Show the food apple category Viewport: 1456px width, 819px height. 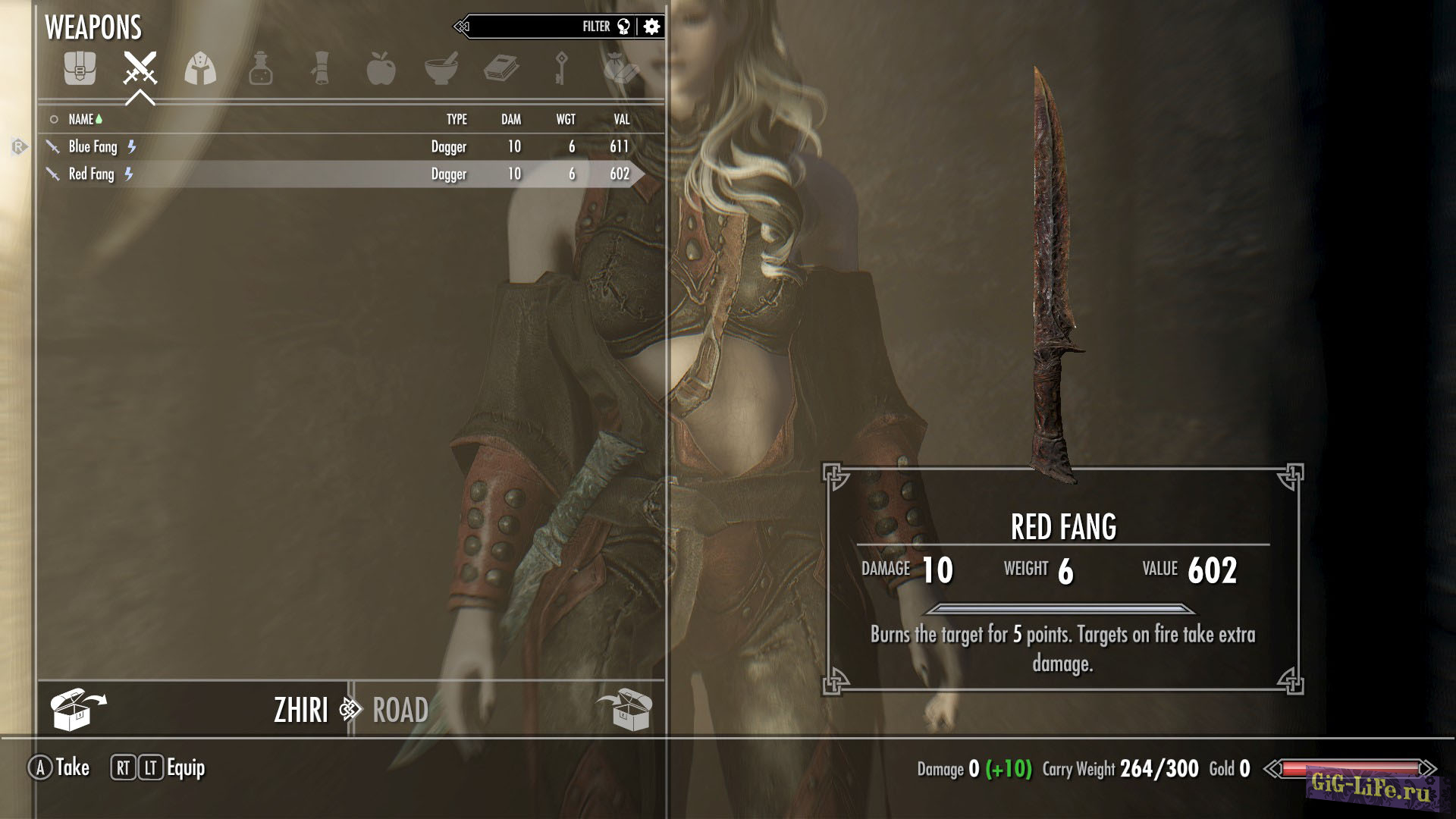click(x=381, y=68)
